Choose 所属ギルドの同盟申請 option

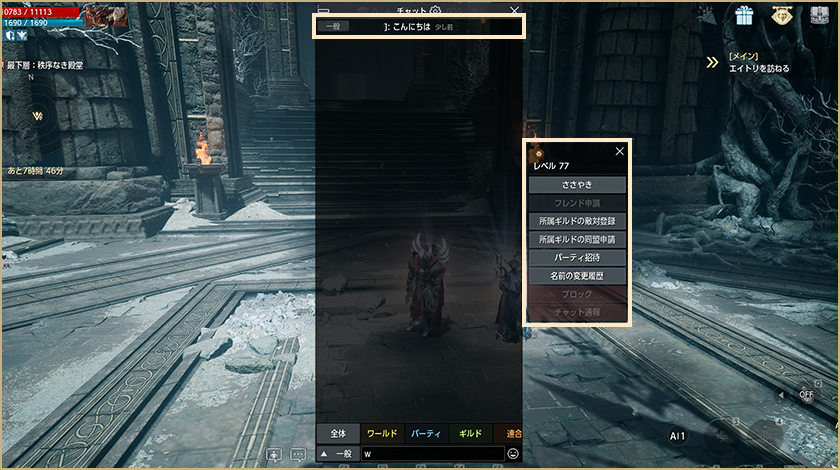[577, 240]
